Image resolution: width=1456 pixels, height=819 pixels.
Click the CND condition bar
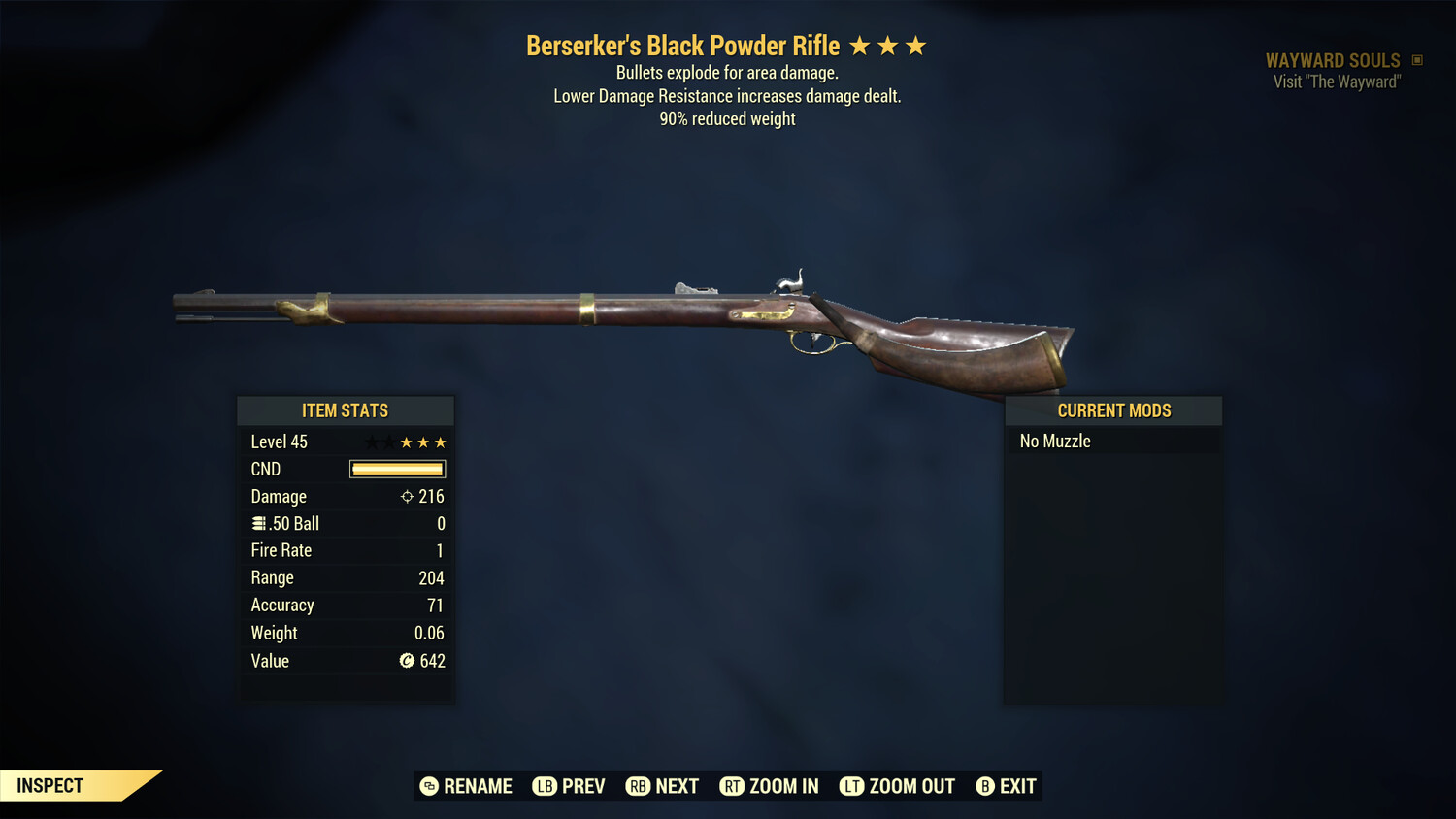(397, 469)
